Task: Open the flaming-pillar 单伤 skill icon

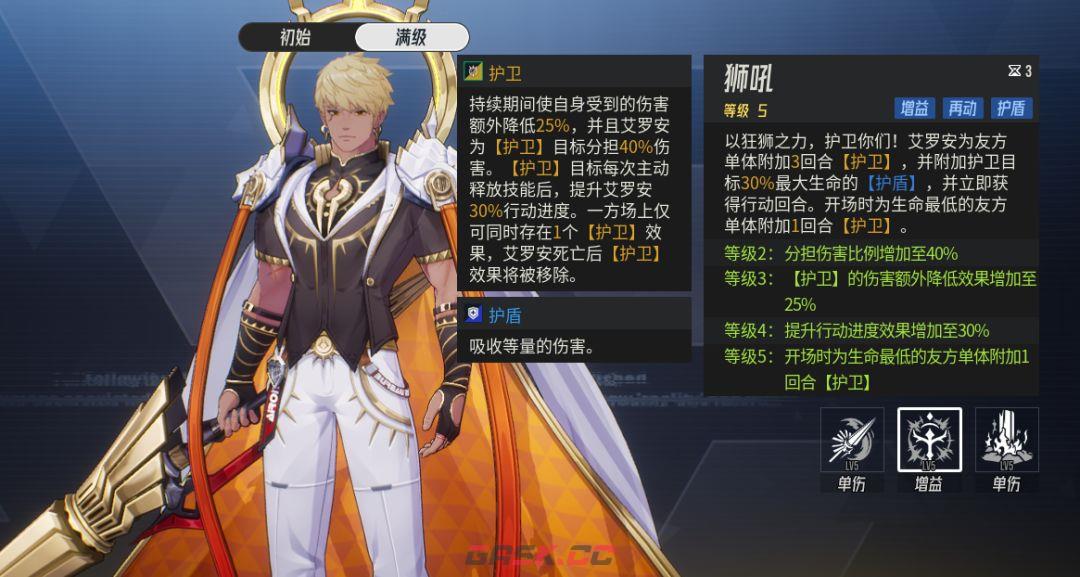Action: click(1006, 440)
